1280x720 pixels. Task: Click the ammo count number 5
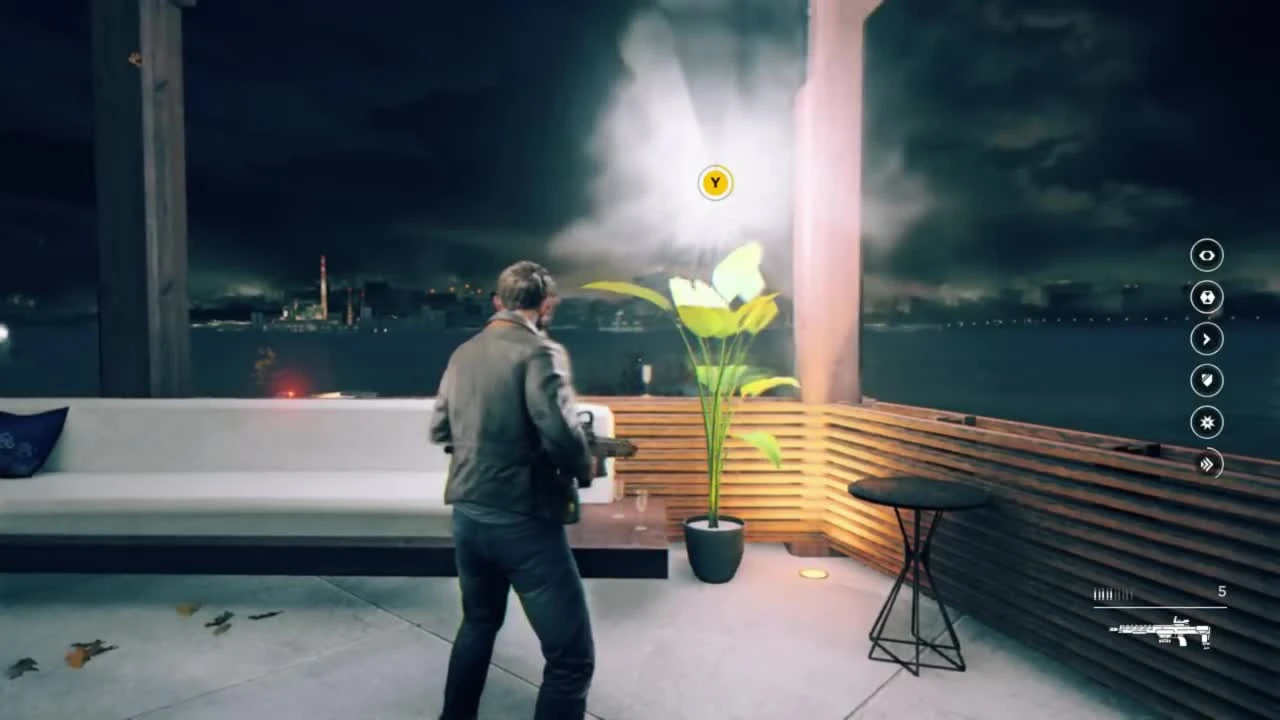click(1222, 591)
